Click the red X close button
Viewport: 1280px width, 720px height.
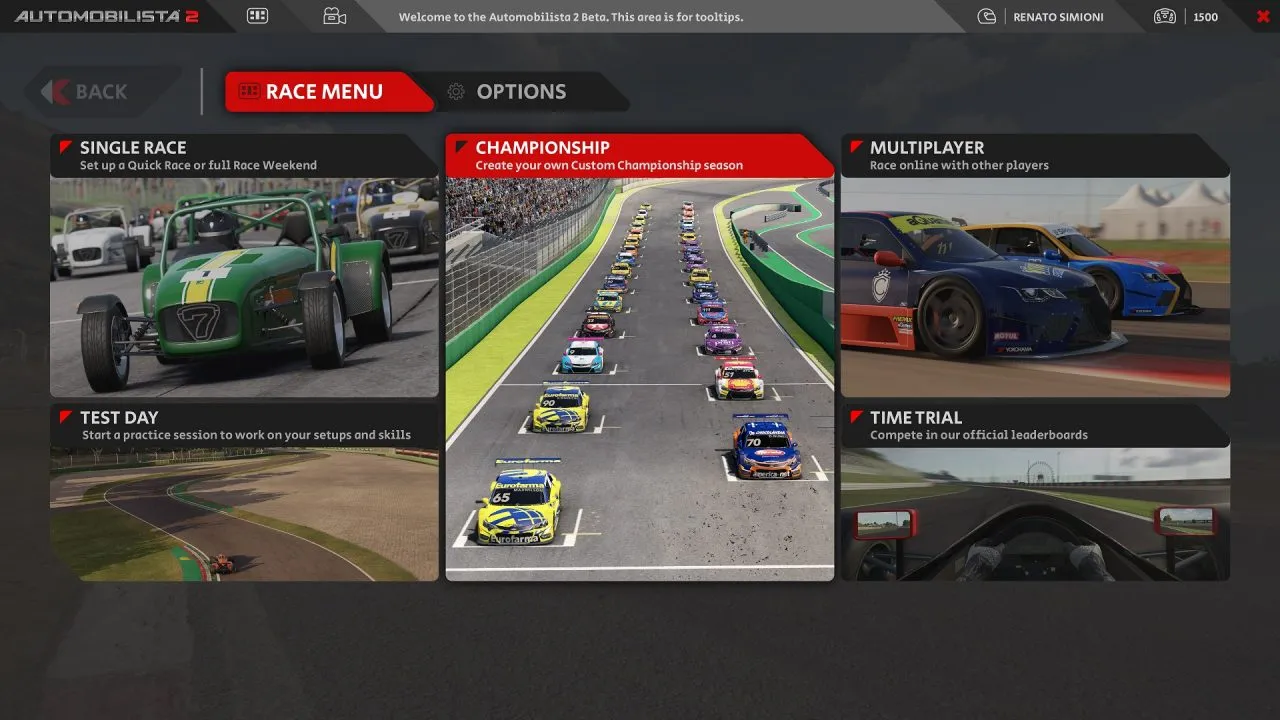click(x=1262, y=16)
